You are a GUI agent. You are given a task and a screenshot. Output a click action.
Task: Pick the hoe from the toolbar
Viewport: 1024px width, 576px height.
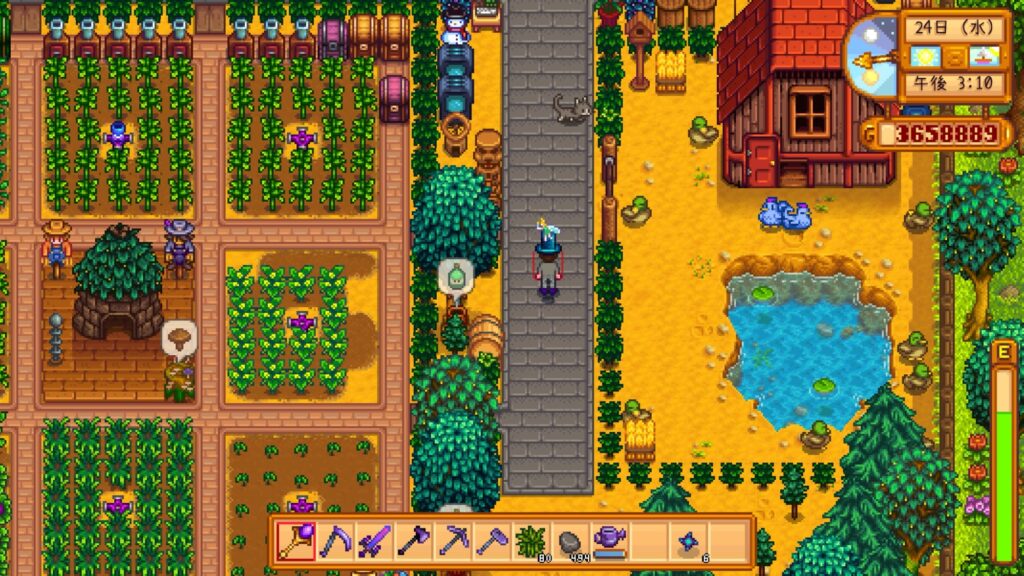coord(490,541)
